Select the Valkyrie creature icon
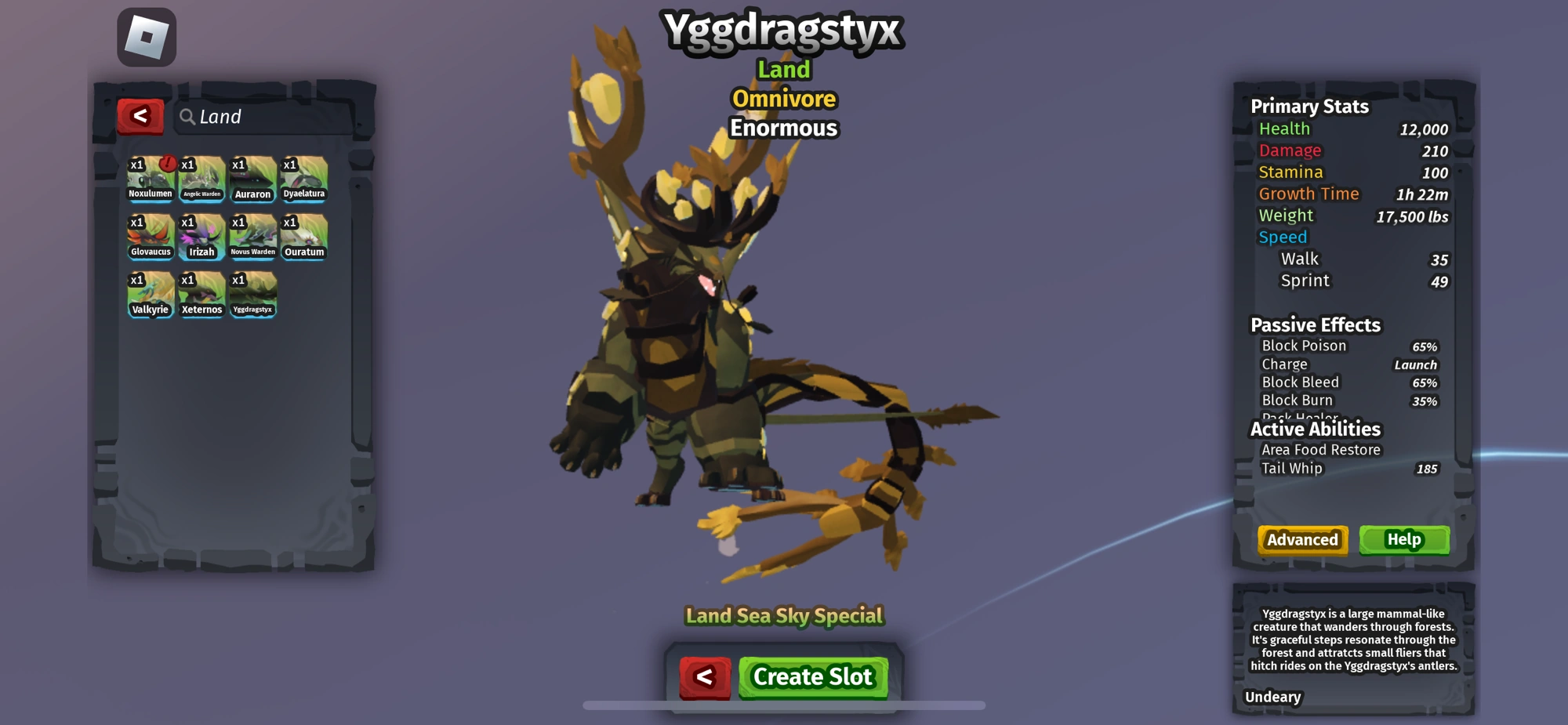The image size is (1568, 725). [150, 294]
